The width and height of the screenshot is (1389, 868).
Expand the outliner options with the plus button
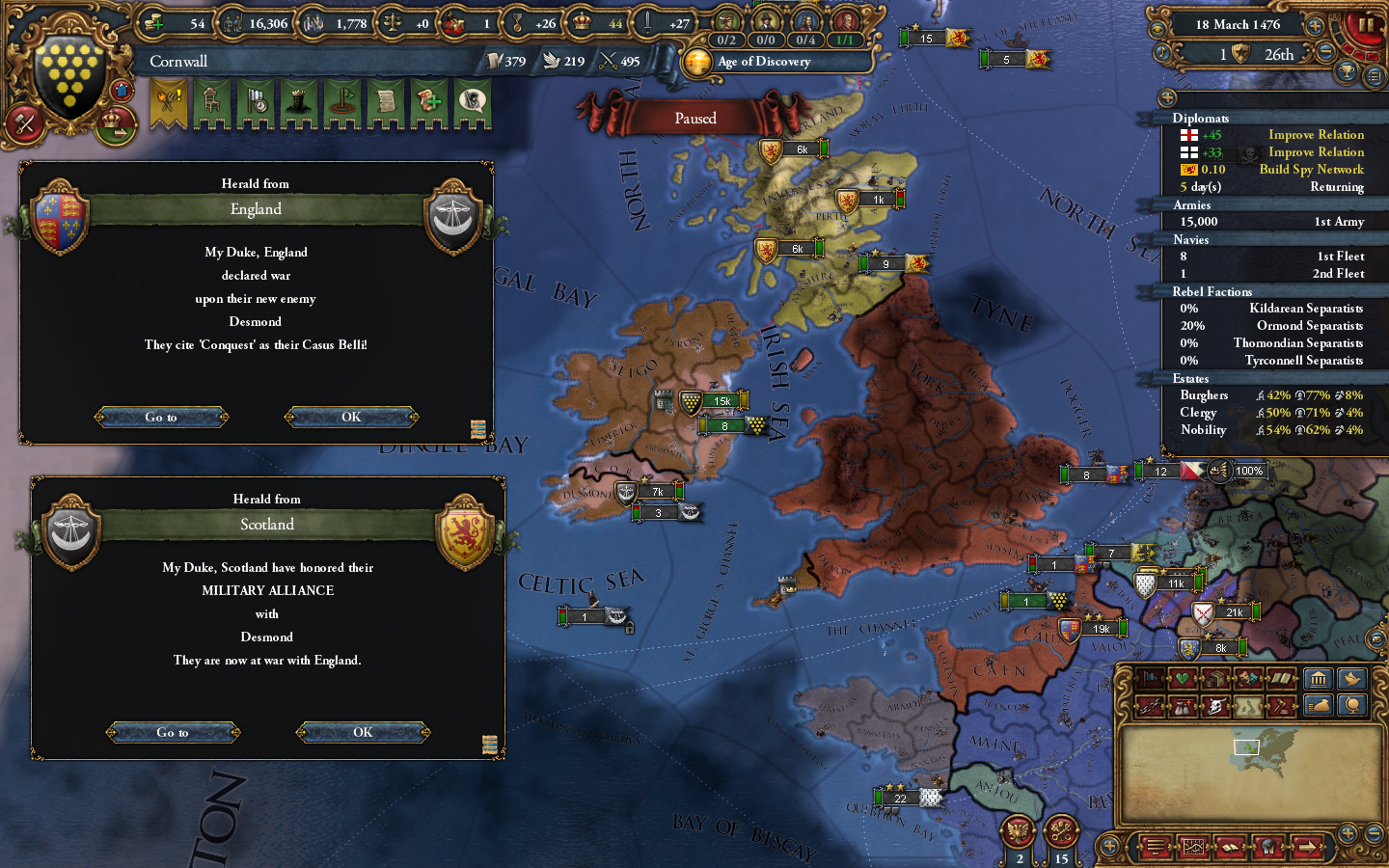[x=1167, y=97]
